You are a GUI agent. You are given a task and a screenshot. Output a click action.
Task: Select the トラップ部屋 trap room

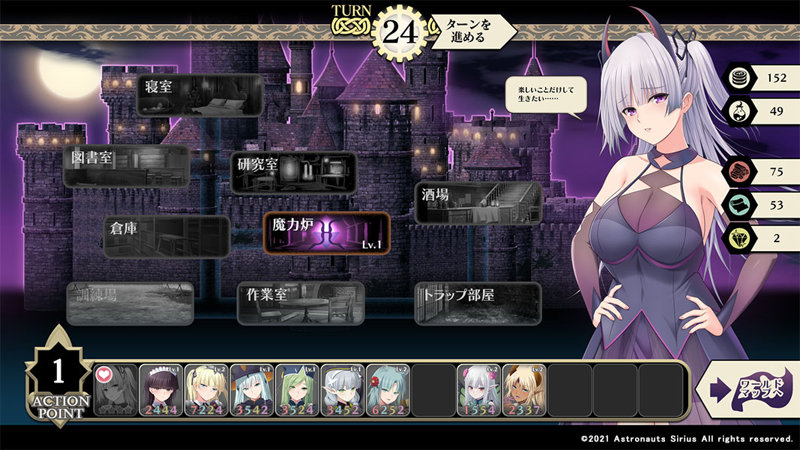(478, 303)
